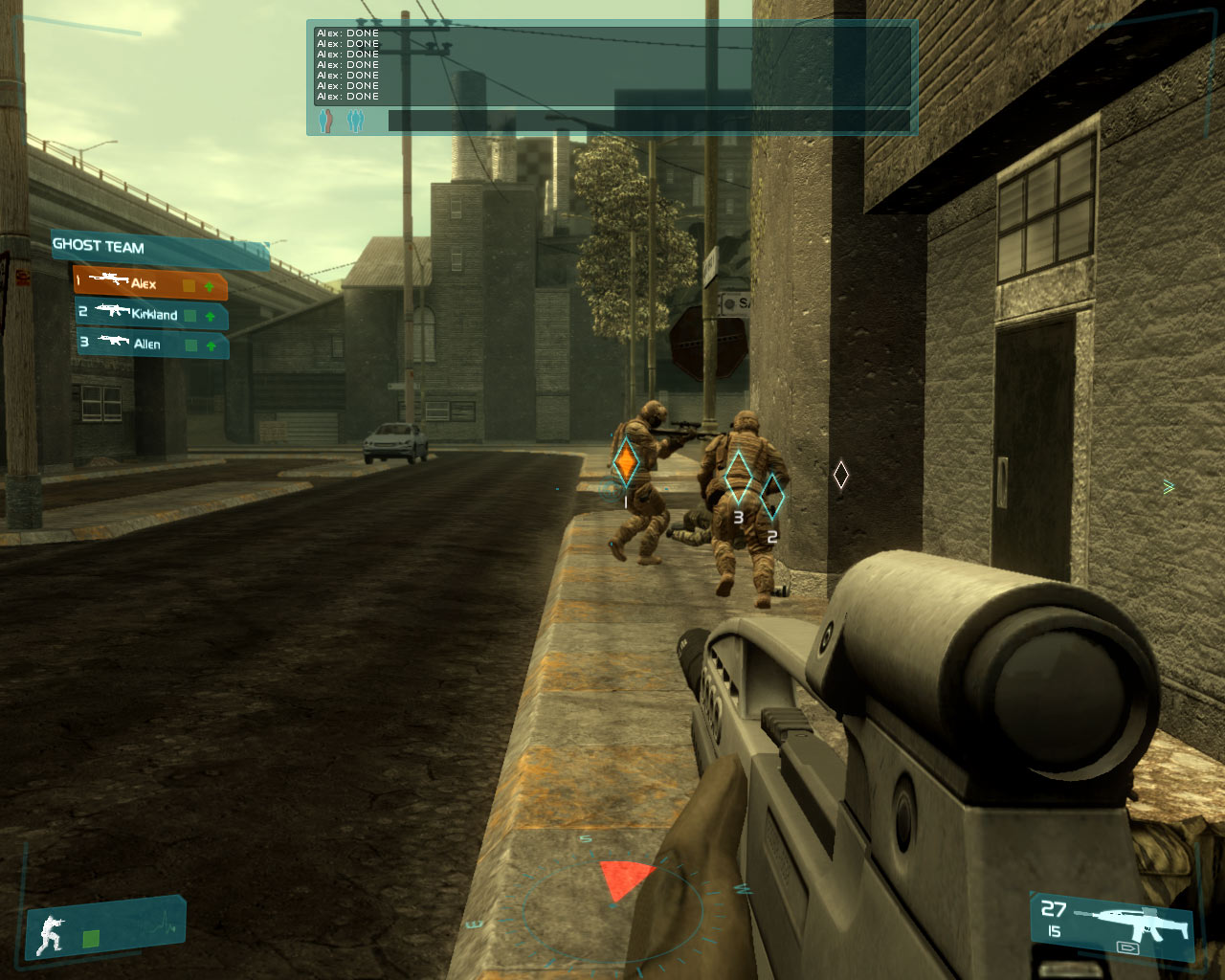Click the diamond marker labeled 3
The image size is (1225, 980).
(x=737, y=478)
